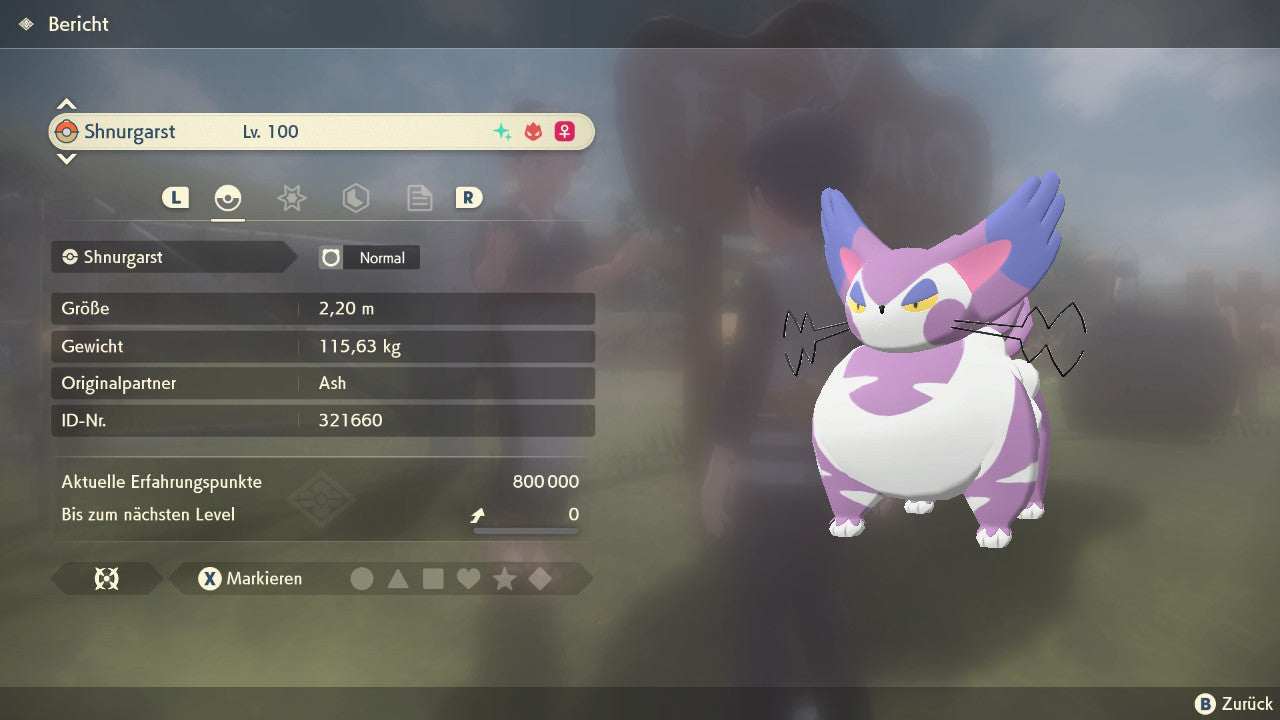The height and width of the screenshot is (720, 1280).
Task: Toggle the star marking
Action: pyautogui.click(x=504, y=579)
